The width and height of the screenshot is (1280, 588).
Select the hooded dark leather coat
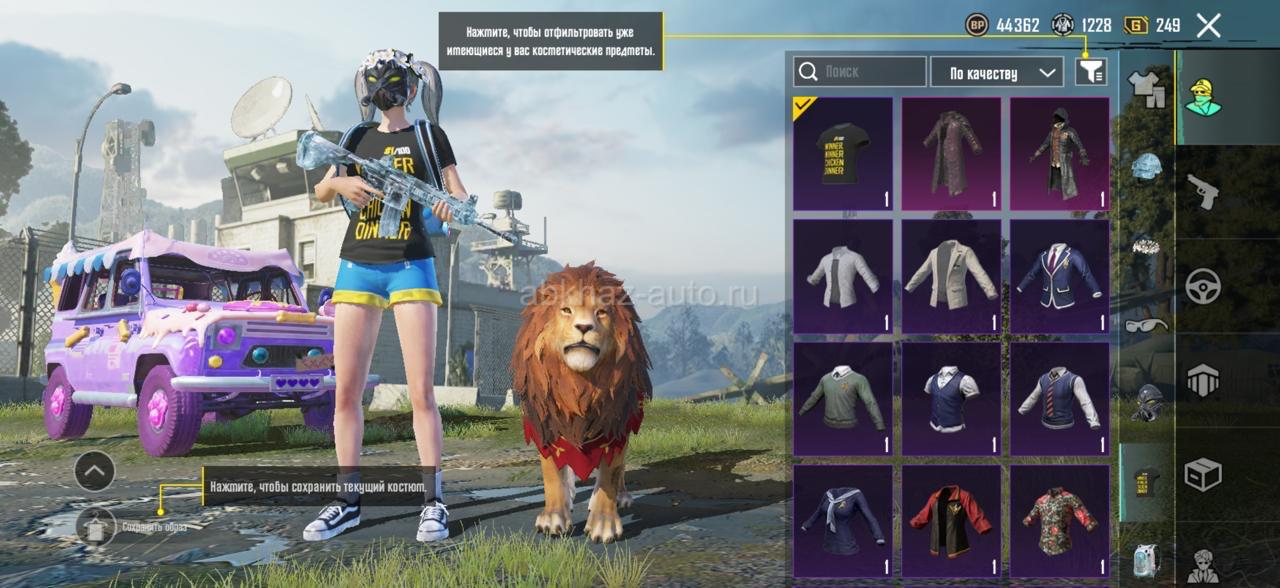(x=1060, y=153)
